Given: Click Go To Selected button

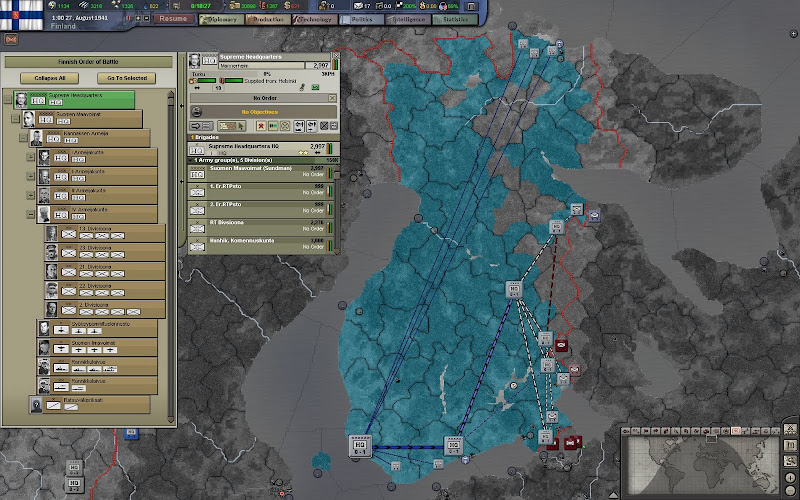Looking at the screenshot, I should [x=127, y=78].
